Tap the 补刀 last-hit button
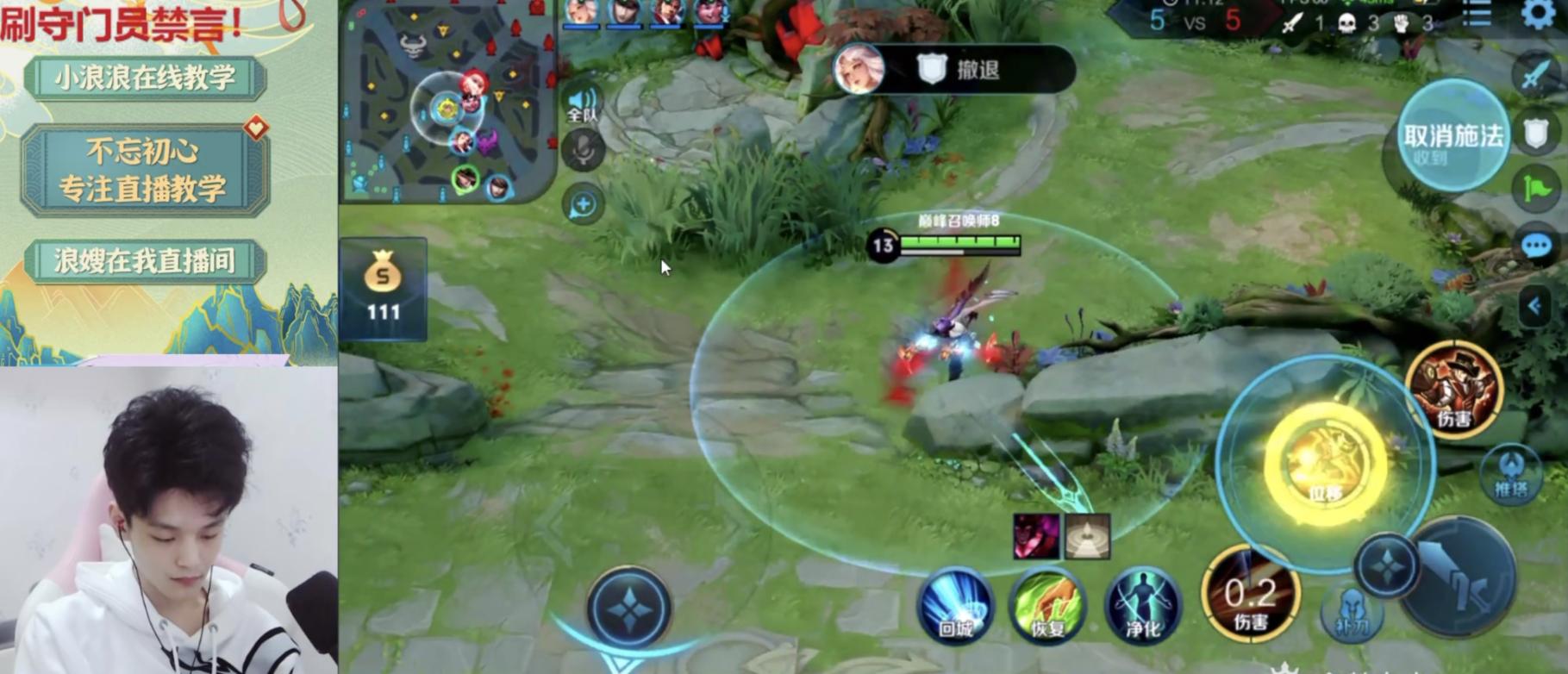The width and height of the screenshot is (1568, 674). coord(1351,612)
